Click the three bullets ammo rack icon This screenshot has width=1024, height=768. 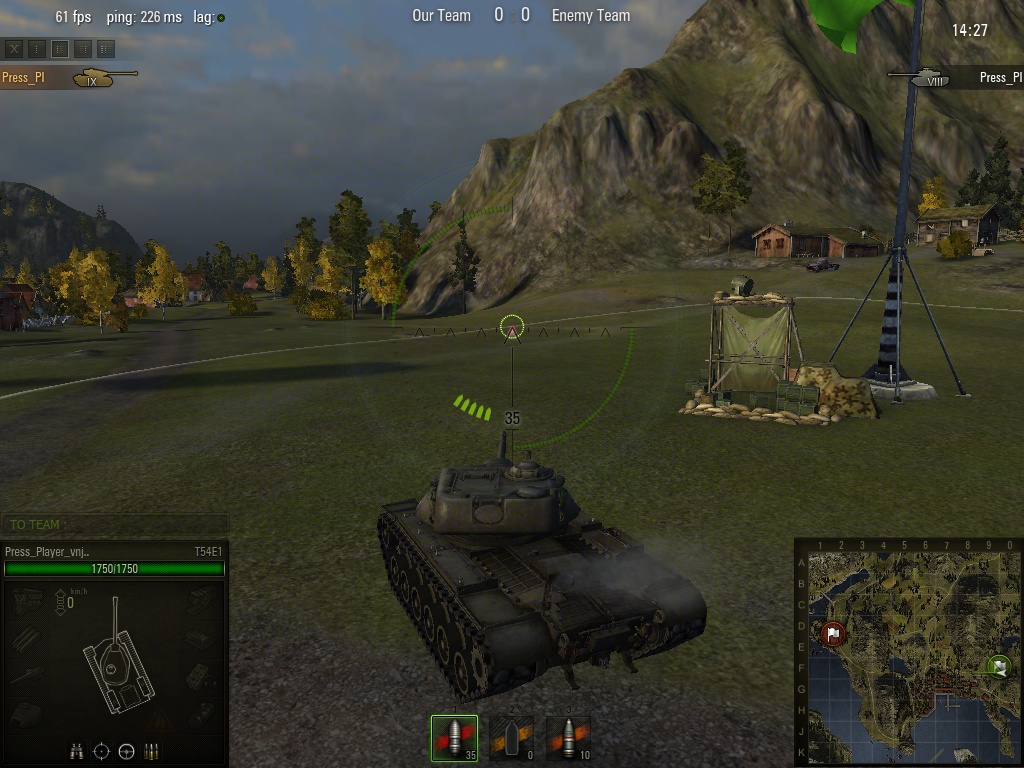(x=152, y=751)
